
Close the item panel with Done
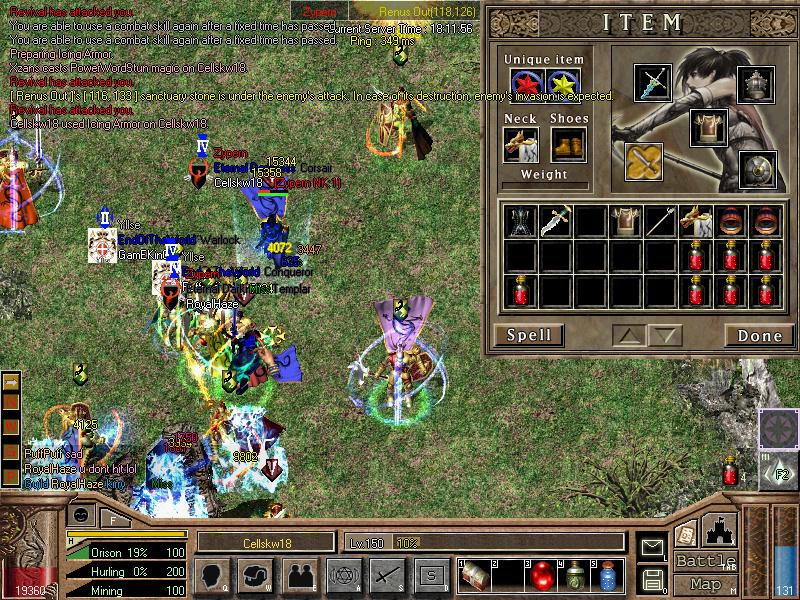(759, 335)
